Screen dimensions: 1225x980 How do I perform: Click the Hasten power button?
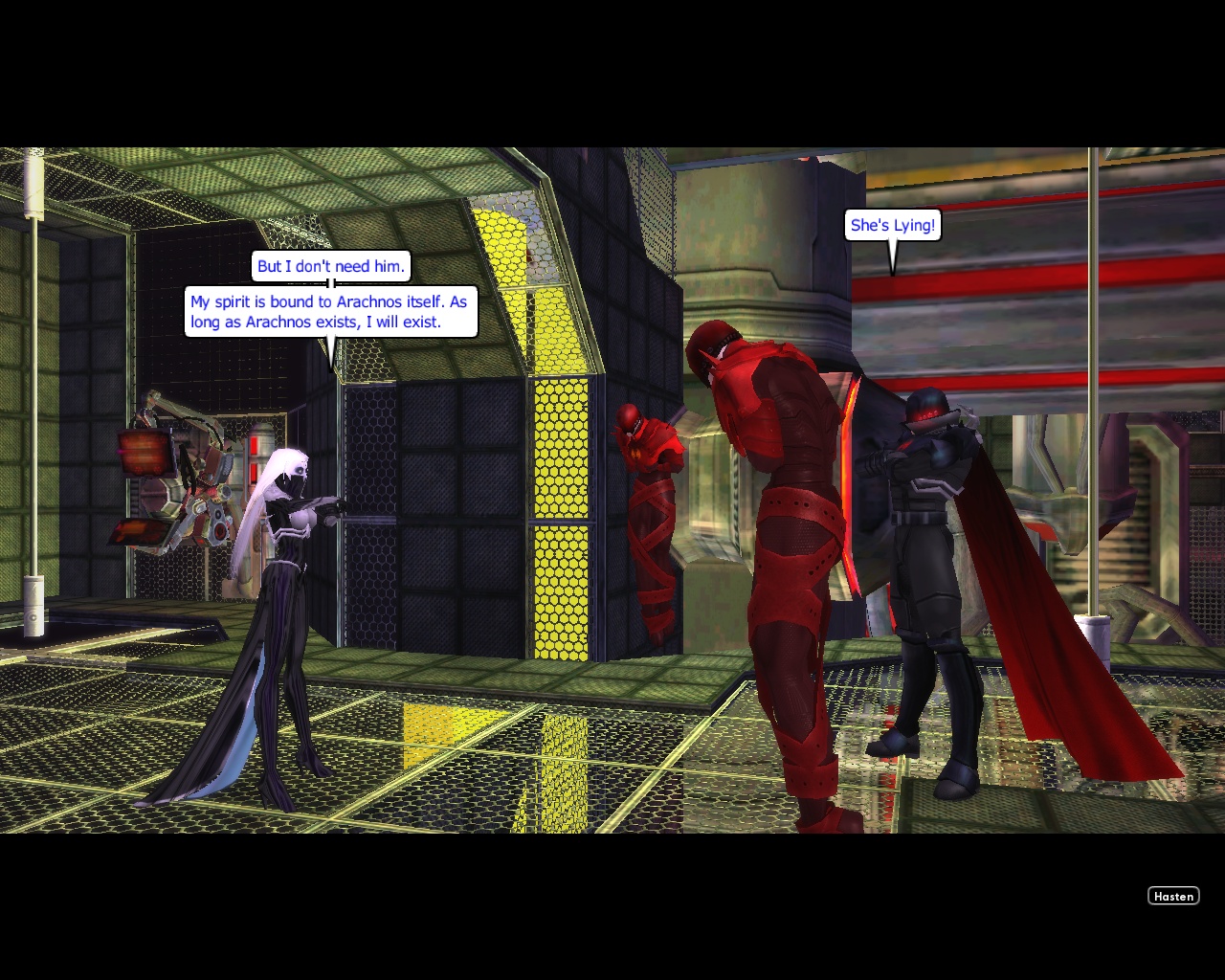click(x=1173, y=896)
